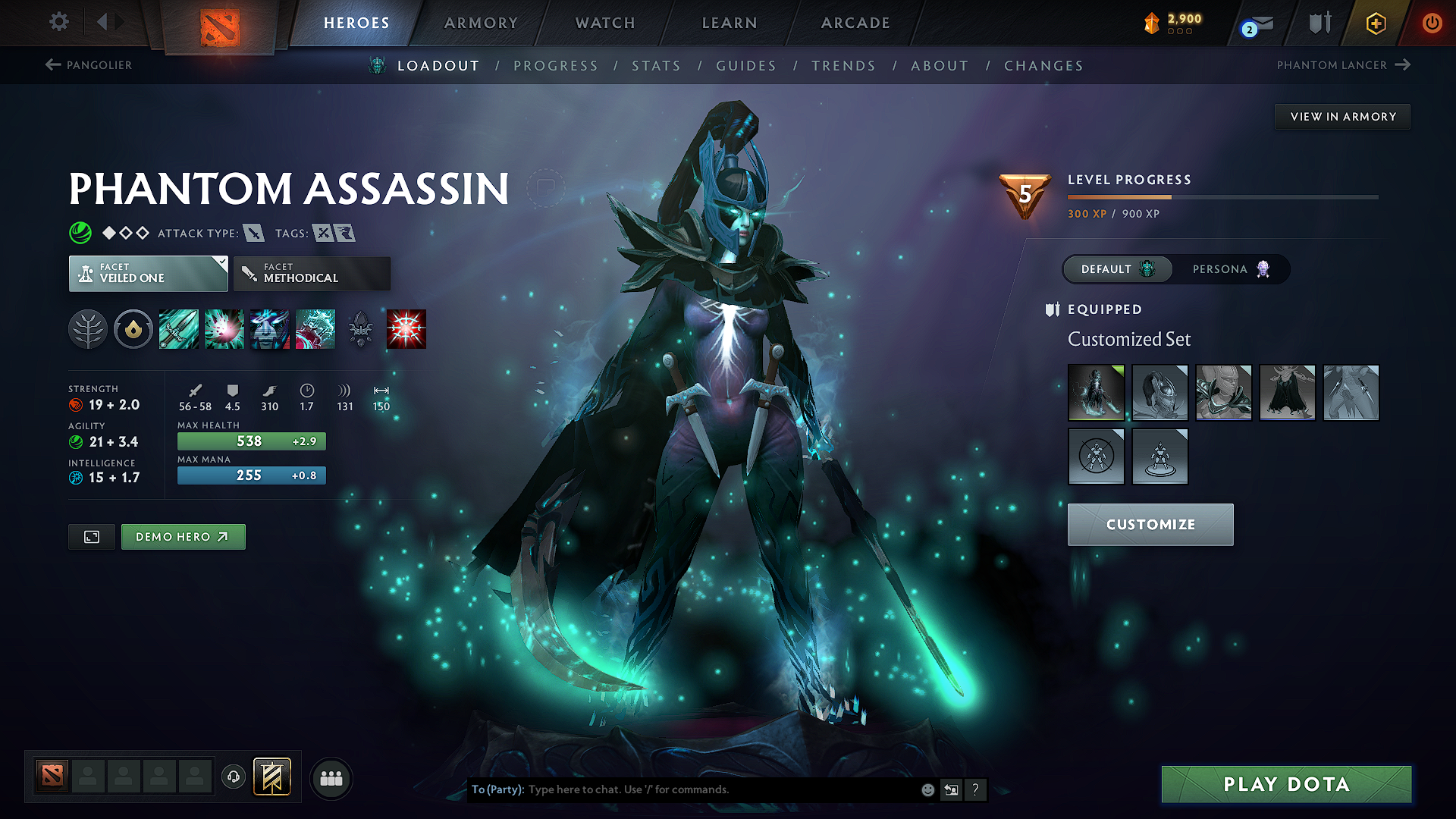Toggle the portrait view icon beside Demo Hero
This screenshot has width=1456, height=819.
coord(91,536)
